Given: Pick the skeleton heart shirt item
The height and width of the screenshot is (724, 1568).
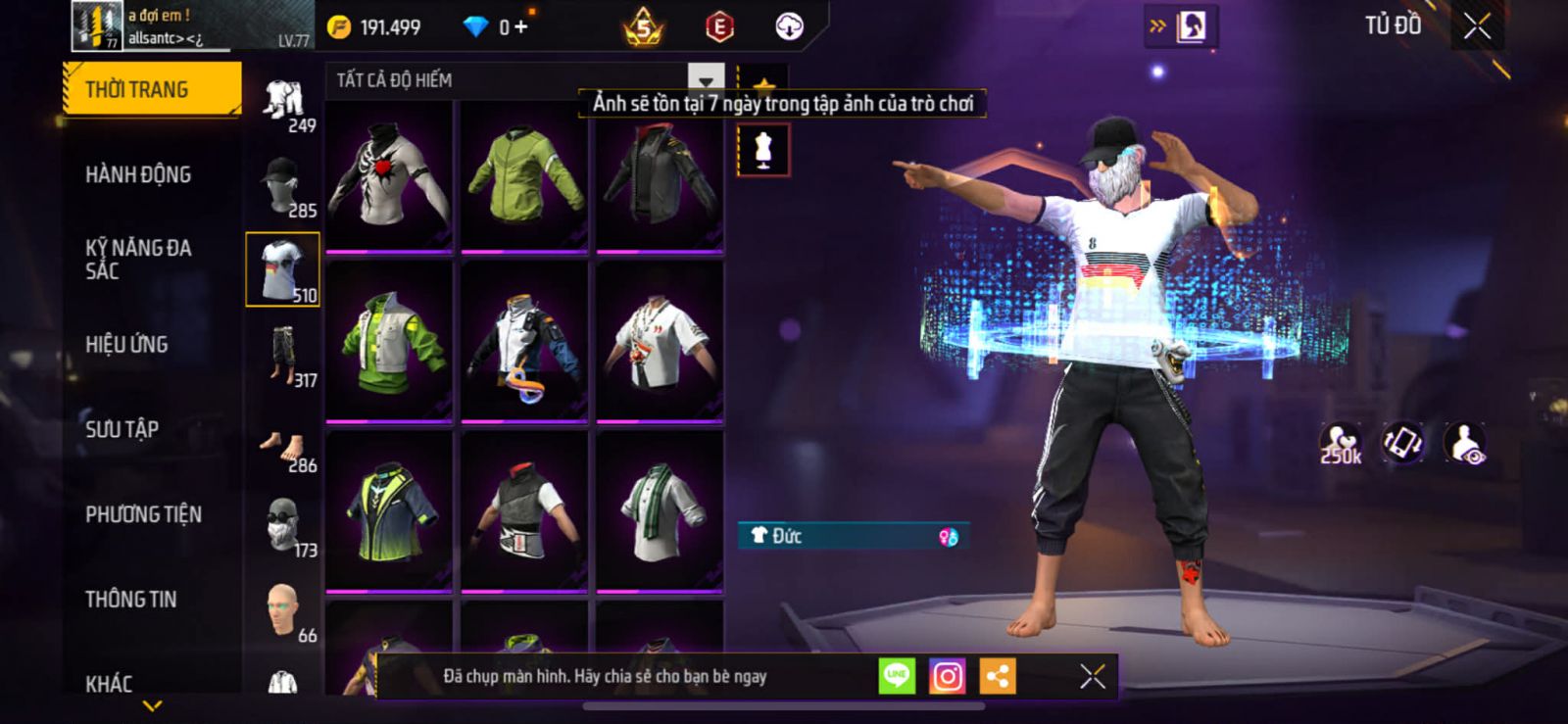Looking at the screenshot, I should [x=389, y=174].
